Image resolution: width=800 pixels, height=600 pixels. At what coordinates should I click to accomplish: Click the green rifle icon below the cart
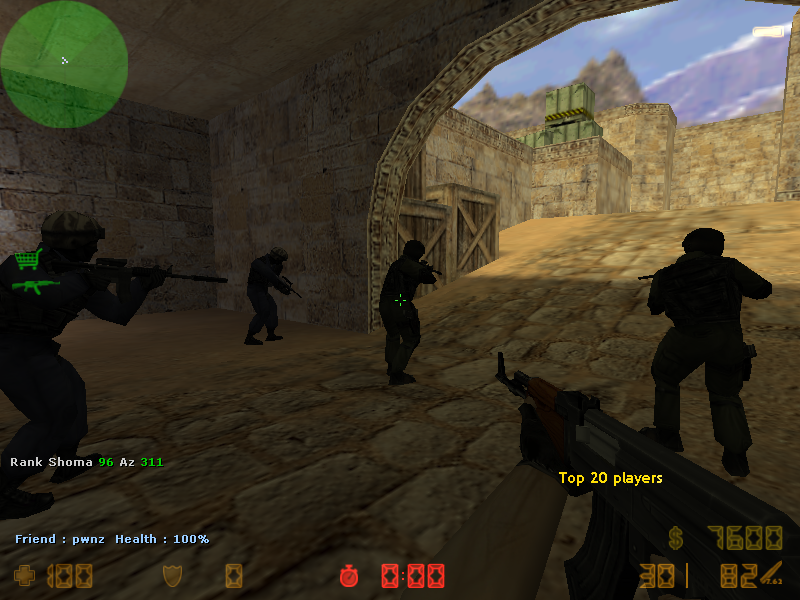pyautogui.click(x=35, y=286)
